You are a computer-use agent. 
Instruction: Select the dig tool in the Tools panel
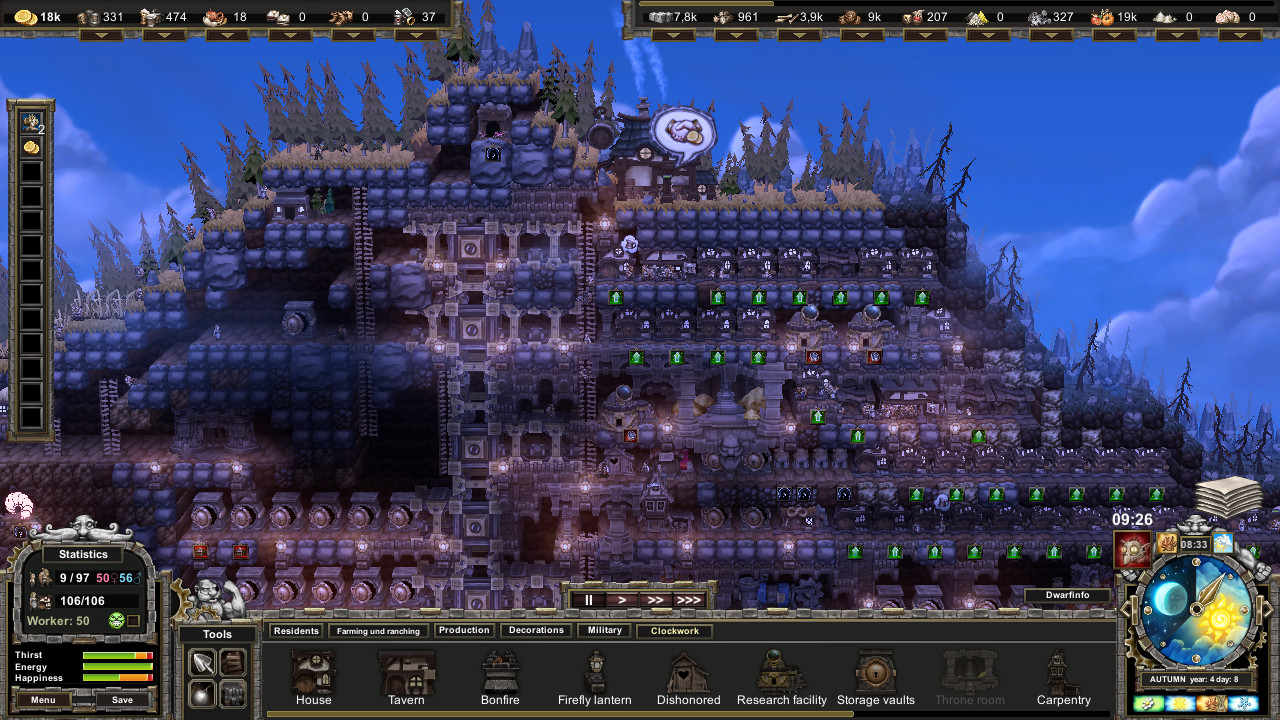coord(202,661)
